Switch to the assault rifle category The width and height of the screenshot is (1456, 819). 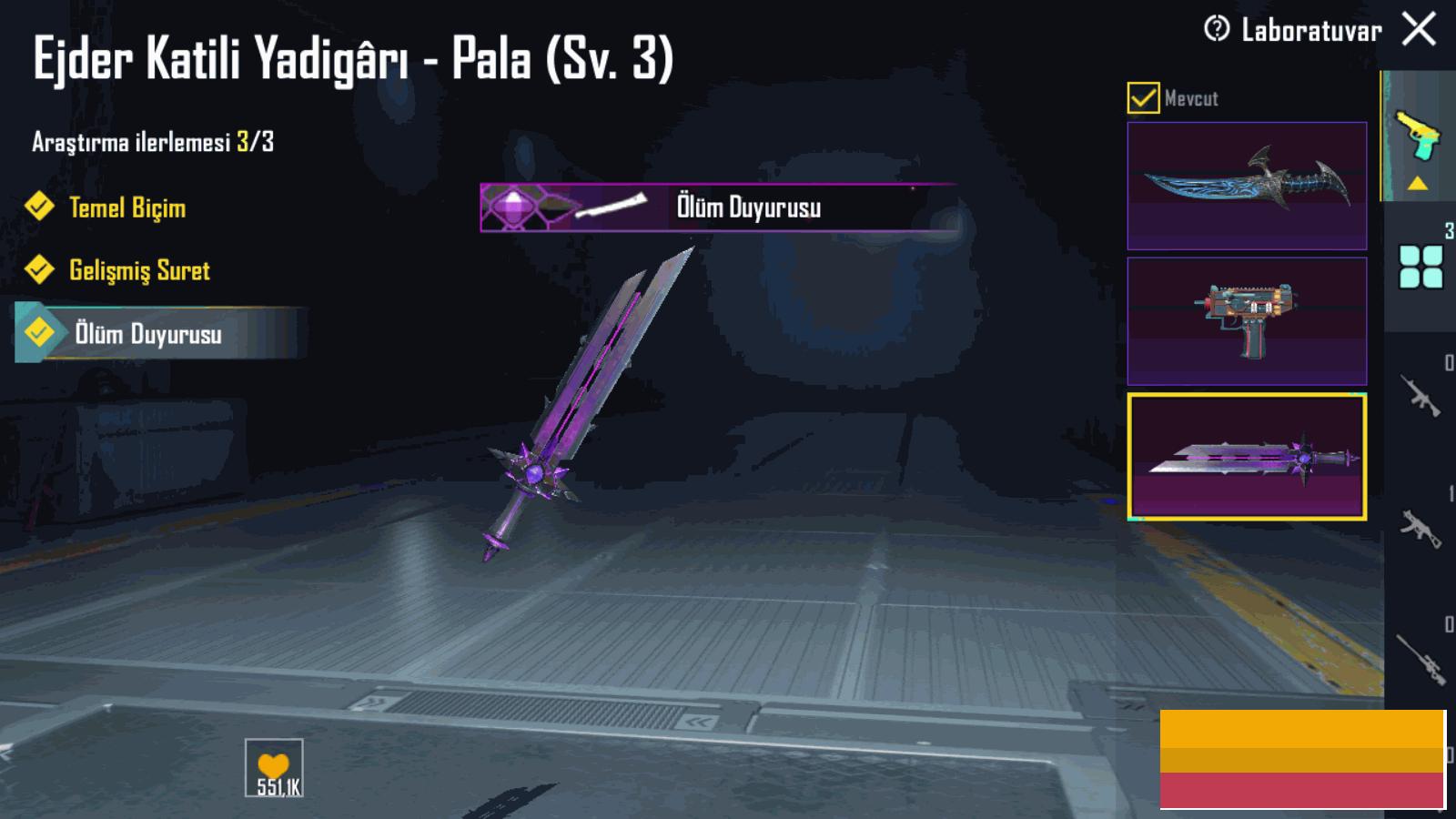(1421, 397)
